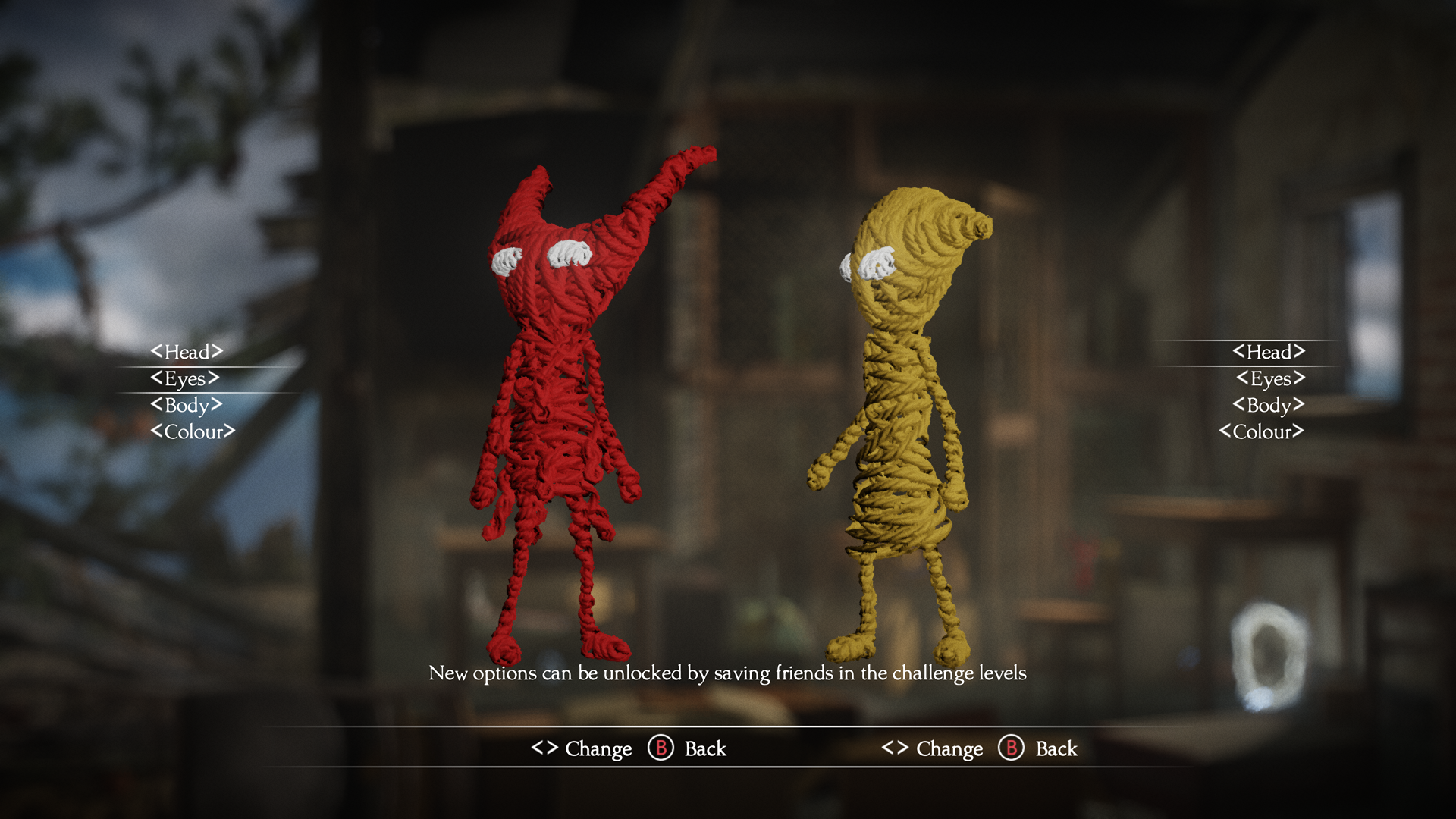Choose the red Yarny's Body option
Viewport: 1456px width, 819px height.
tap(187, 405)
